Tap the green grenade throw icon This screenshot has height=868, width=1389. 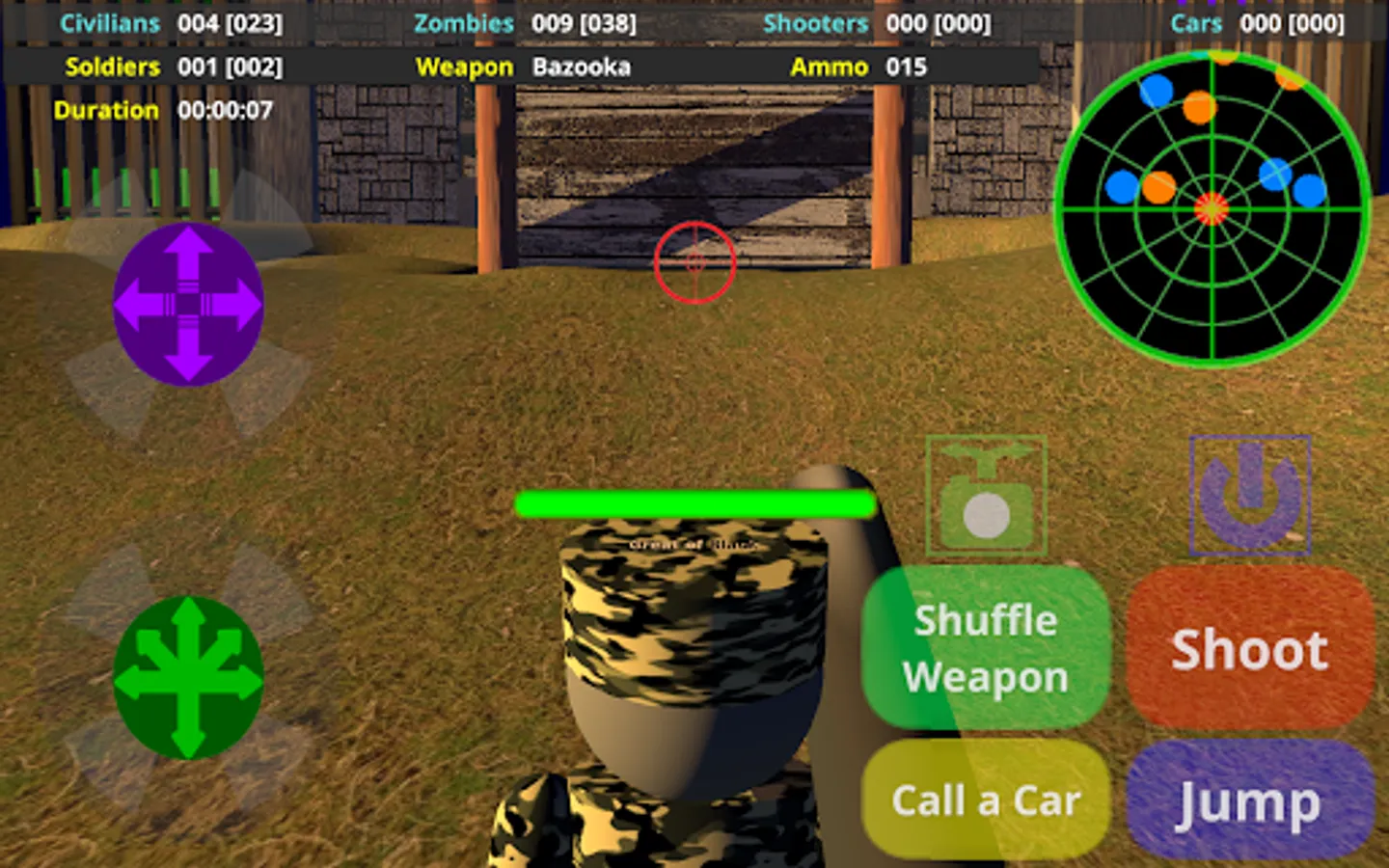pyautogui.click(x=985, y=498)
